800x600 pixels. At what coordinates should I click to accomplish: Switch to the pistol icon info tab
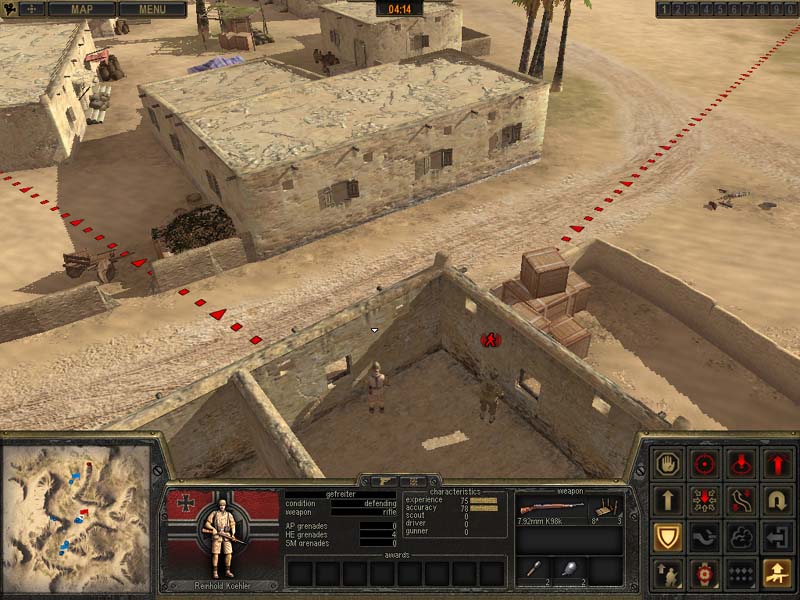click(383, 481)
